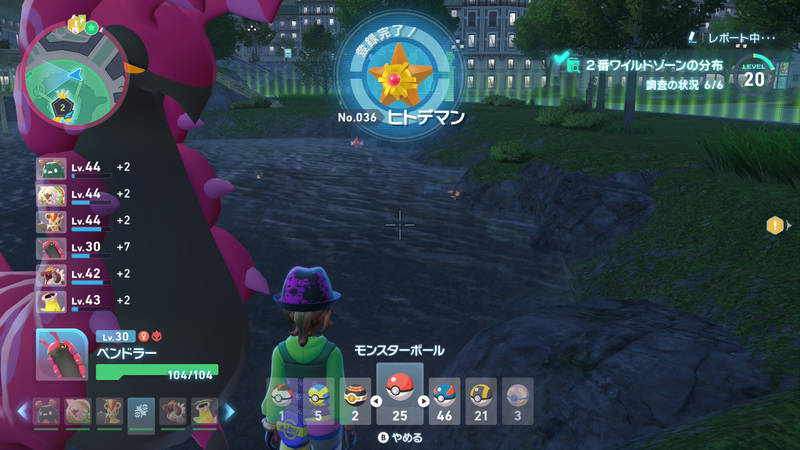Pick the Ultra Ball slot with 21
This screenshot has width=800, height=450.
tap(481, 400)
